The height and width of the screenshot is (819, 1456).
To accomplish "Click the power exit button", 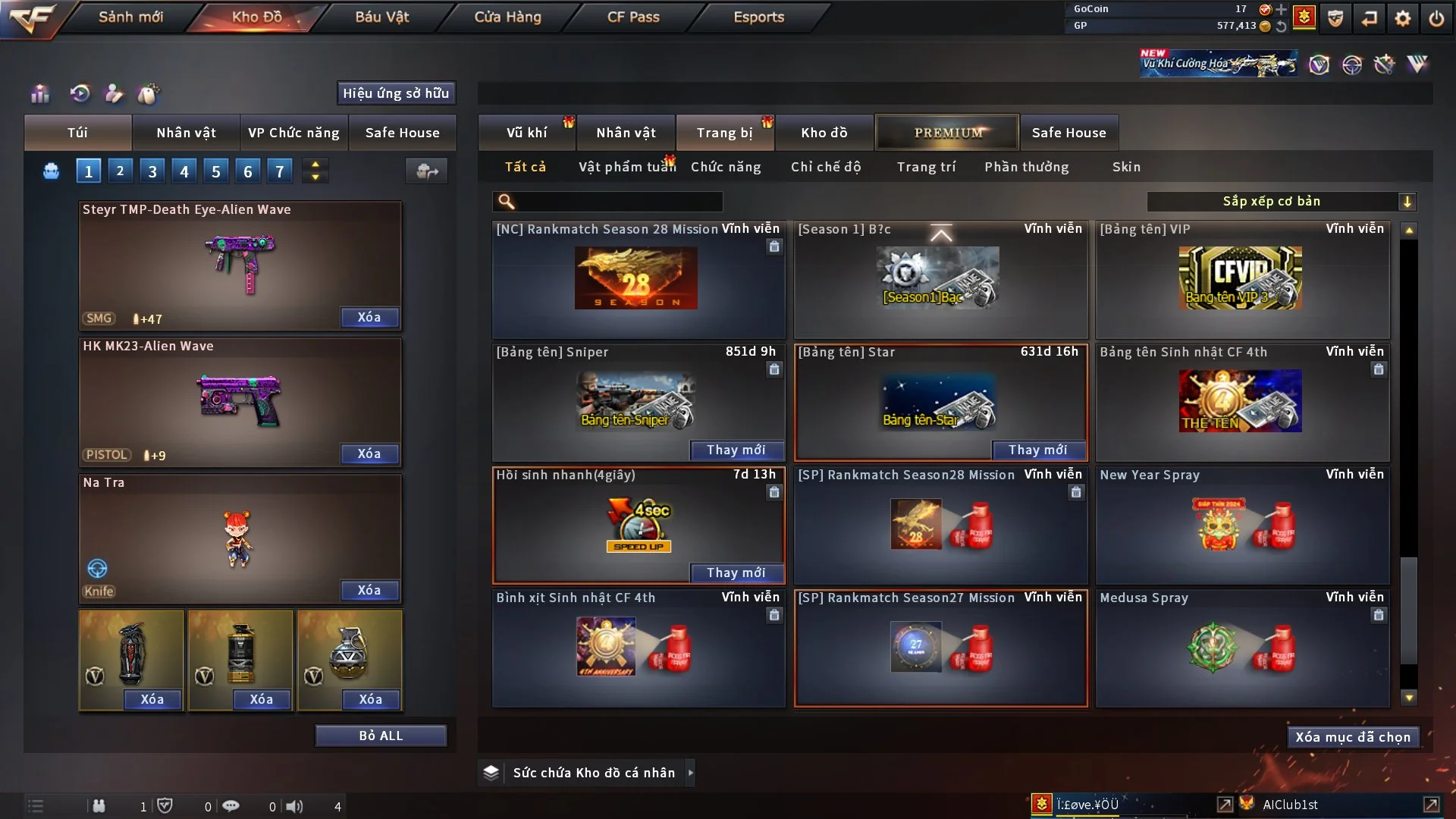I will [1436, 18].
